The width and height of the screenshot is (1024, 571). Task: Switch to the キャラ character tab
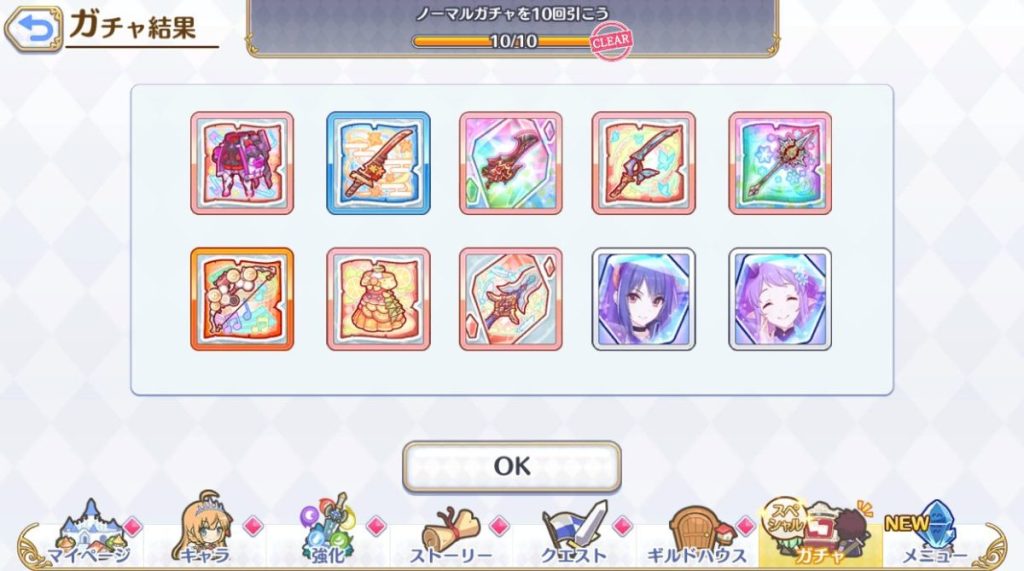(x=206, y=535)
